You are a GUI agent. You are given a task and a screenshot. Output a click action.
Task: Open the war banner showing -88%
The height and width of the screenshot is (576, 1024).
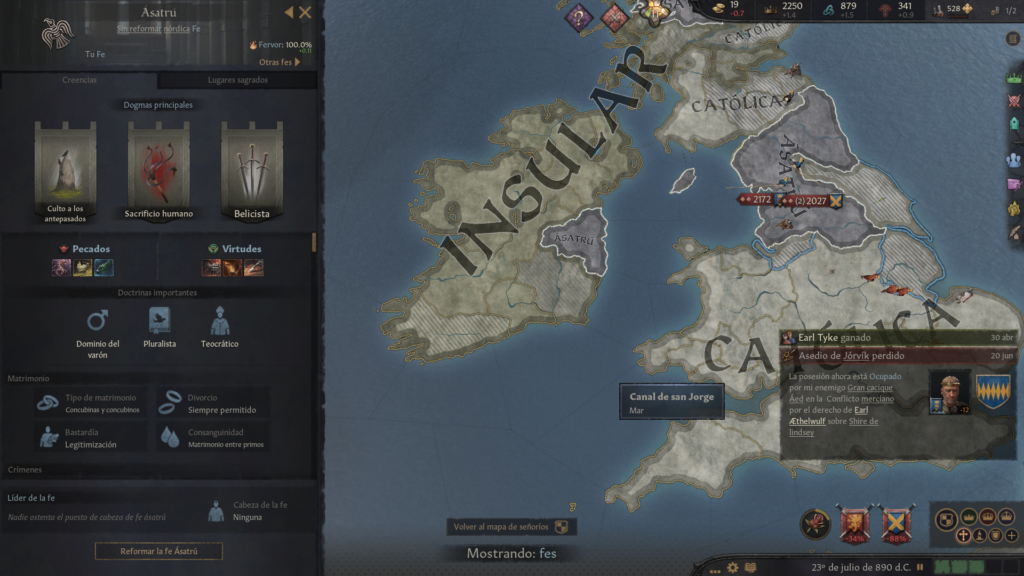[x=895, y=523]
